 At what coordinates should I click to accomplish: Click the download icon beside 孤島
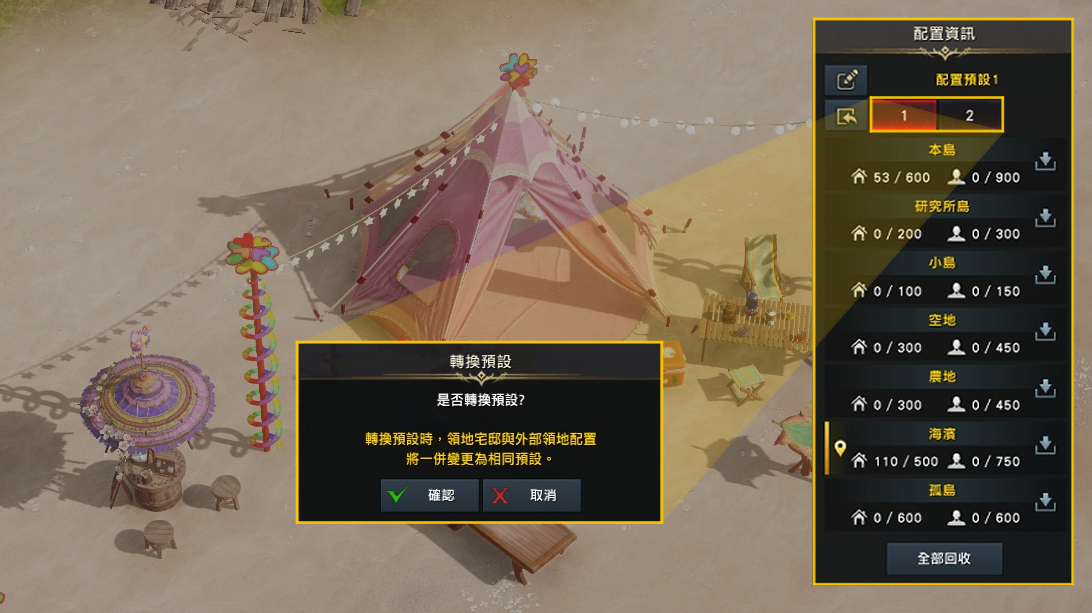click(1045, 501)
